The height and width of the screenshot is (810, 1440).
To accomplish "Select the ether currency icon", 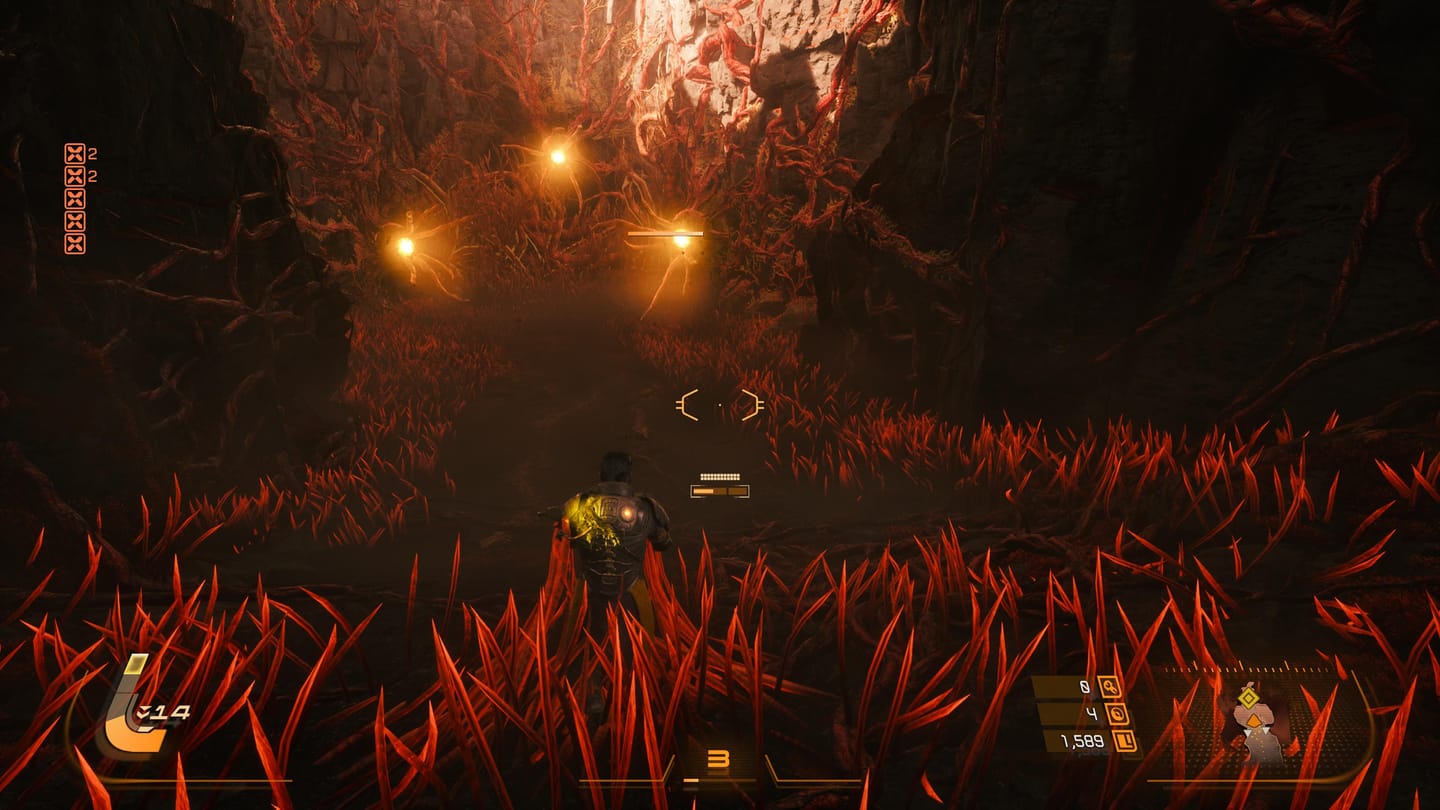I will point(1115,714).
